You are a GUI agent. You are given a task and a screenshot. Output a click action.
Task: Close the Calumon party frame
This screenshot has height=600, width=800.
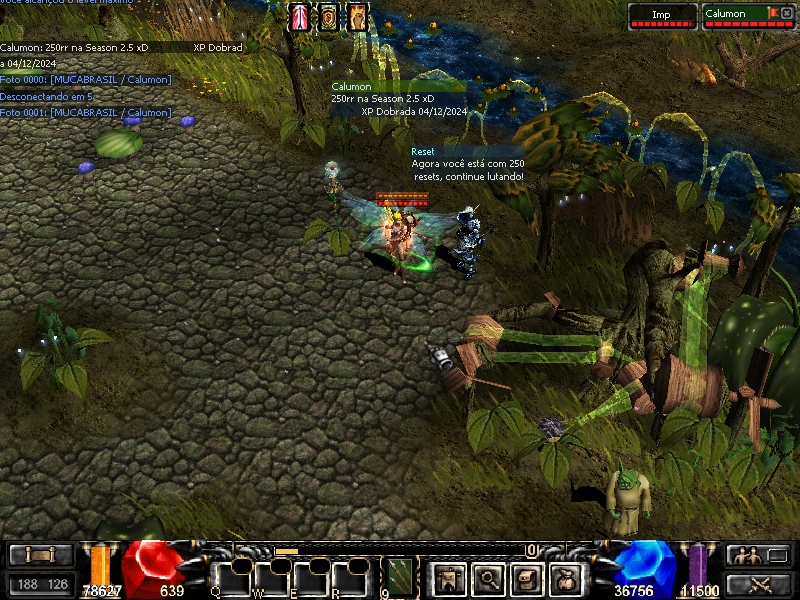click(786, 13)
